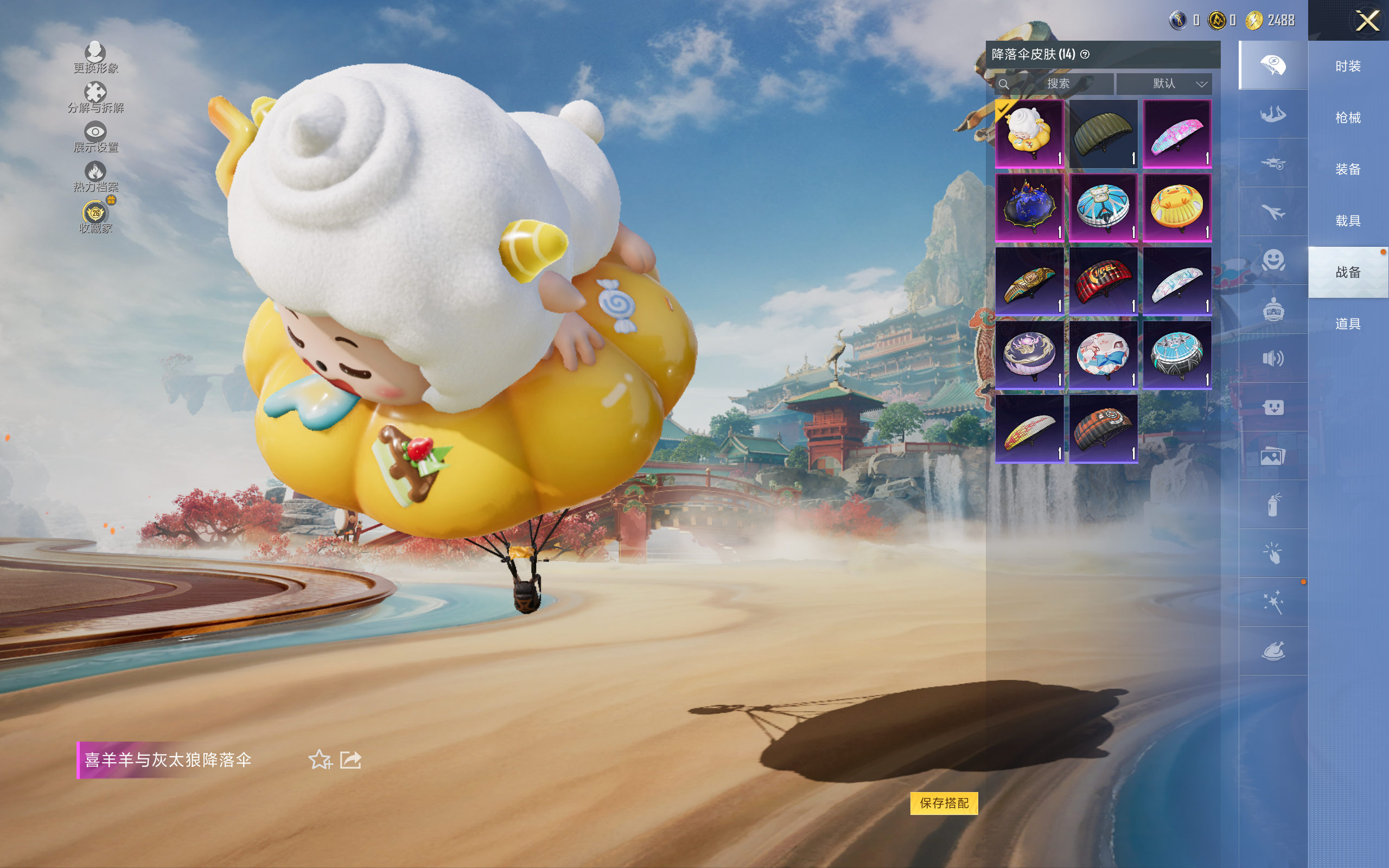Screen dimensions: 1389x868
Task: Open the 枪械 category tab
Action: click(x=1348, y=118)
